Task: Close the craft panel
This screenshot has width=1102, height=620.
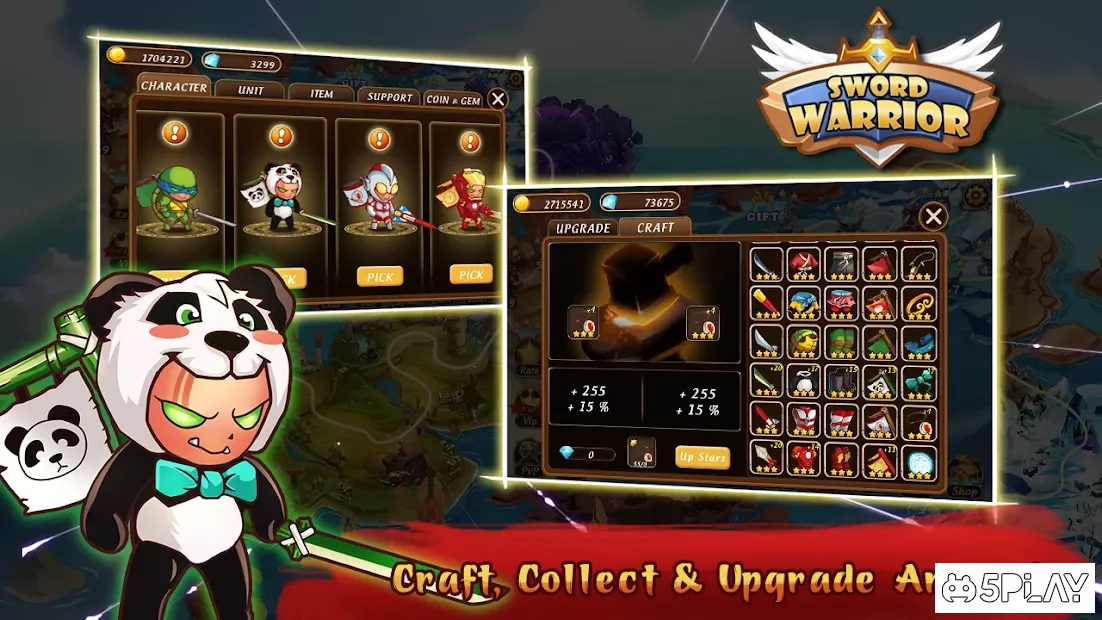Action: click(x=932, y=216)
